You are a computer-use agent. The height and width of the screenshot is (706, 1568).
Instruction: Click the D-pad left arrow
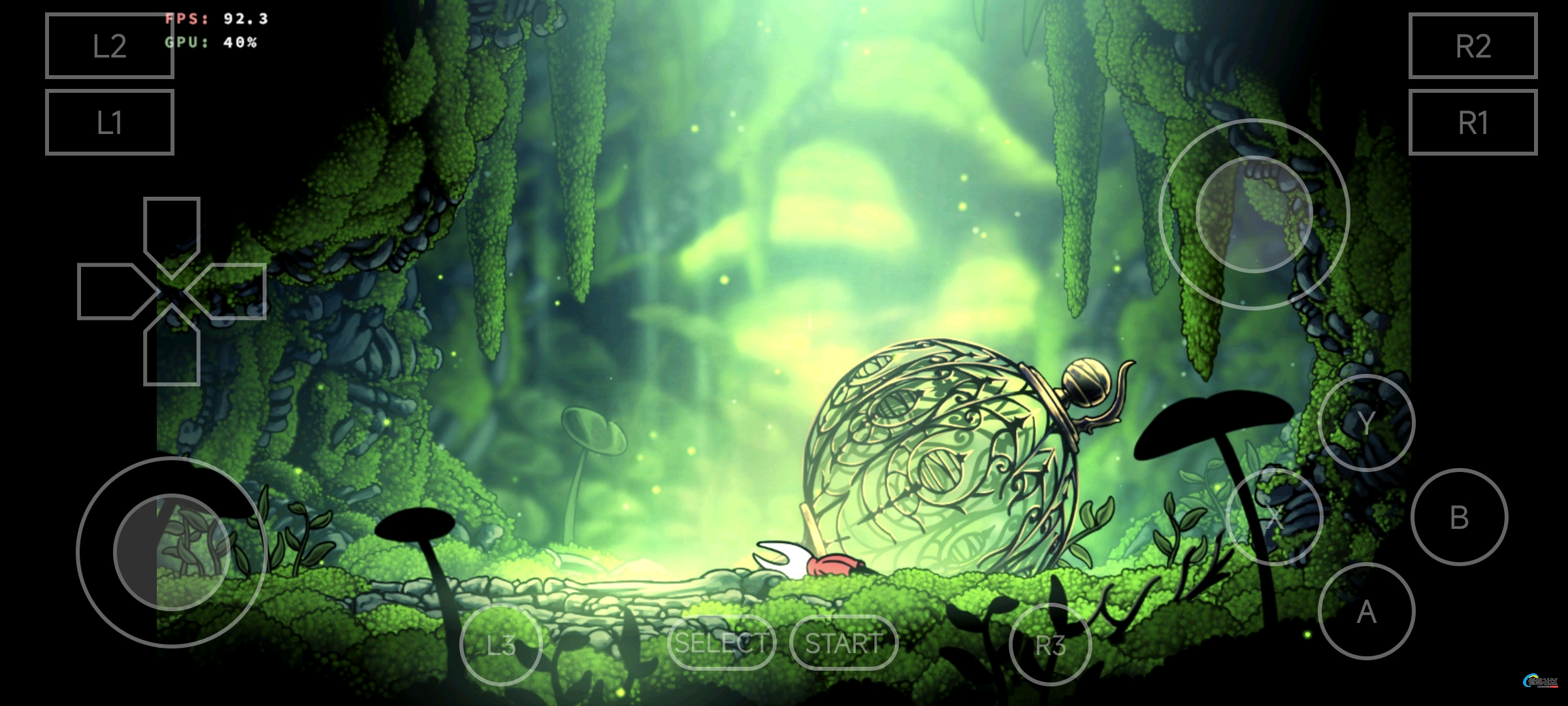[x=112, y=292]
